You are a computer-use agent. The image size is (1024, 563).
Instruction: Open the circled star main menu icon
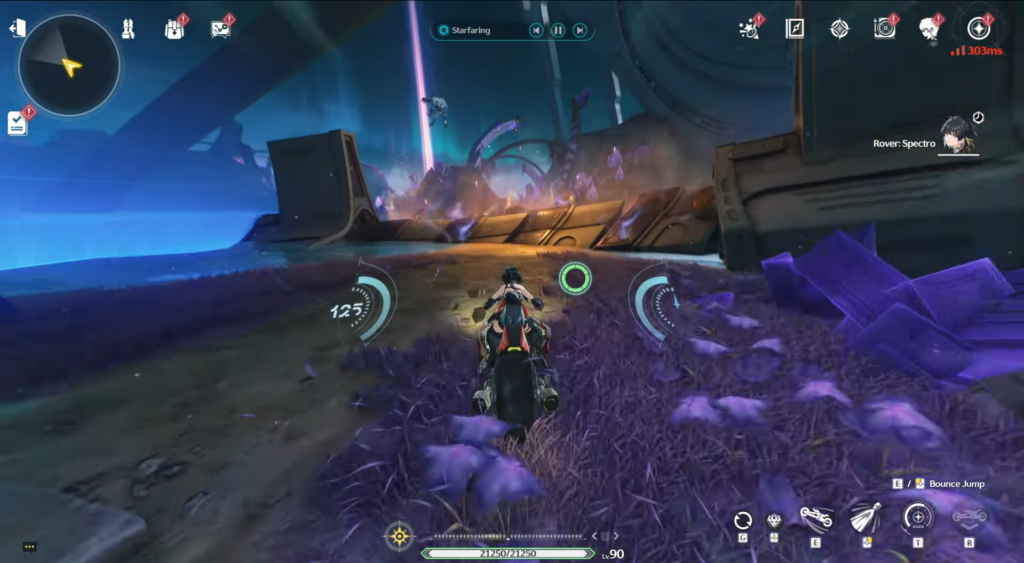tap(977, 28)
